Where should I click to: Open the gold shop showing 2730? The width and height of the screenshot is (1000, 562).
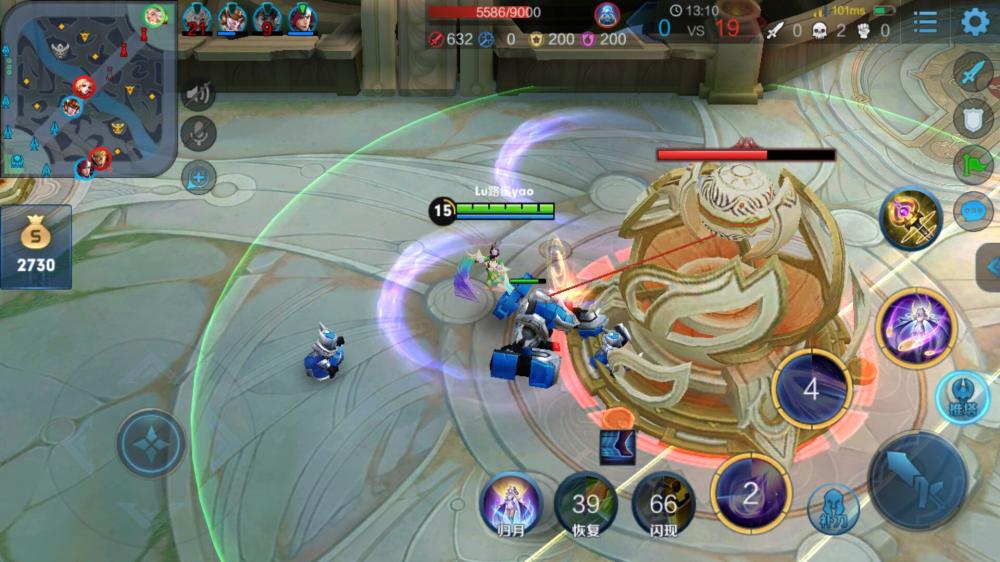coord(36,247)
